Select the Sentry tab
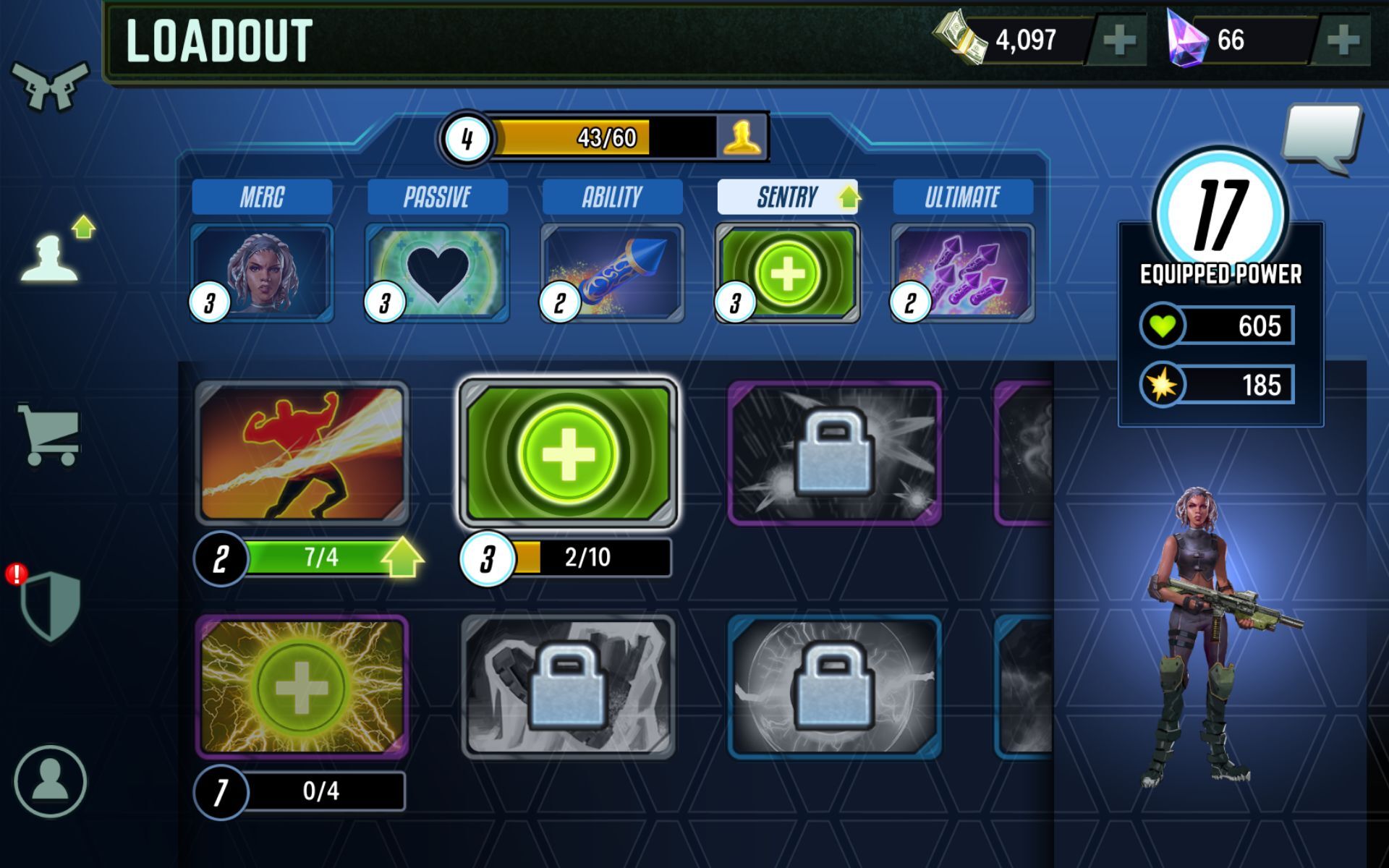The image size is (1389, 868). (x=787, y=197)
